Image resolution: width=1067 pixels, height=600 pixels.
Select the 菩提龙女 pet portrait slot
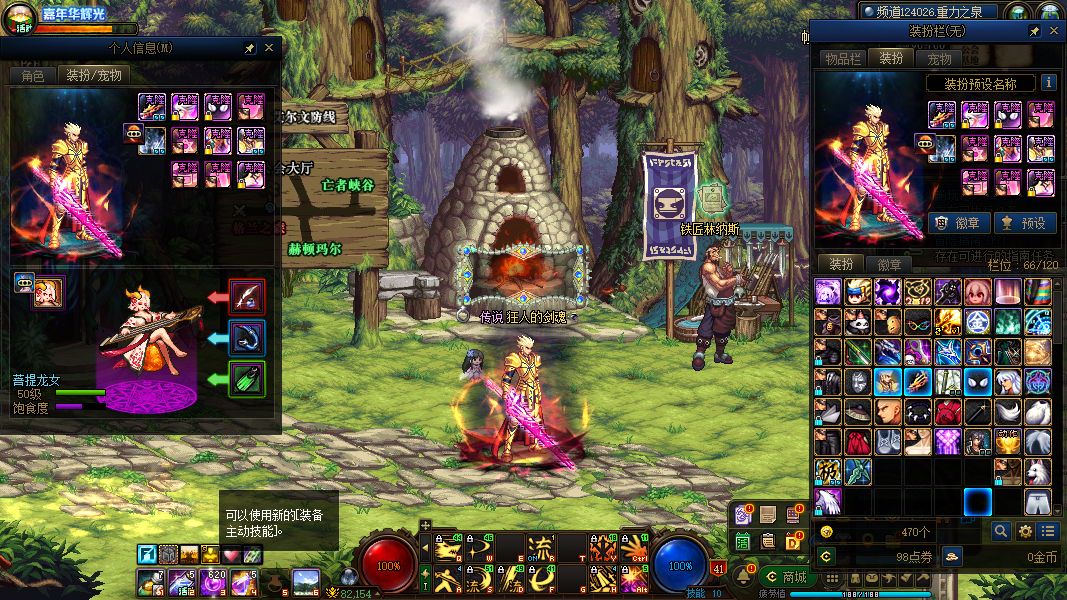[47, 292]
